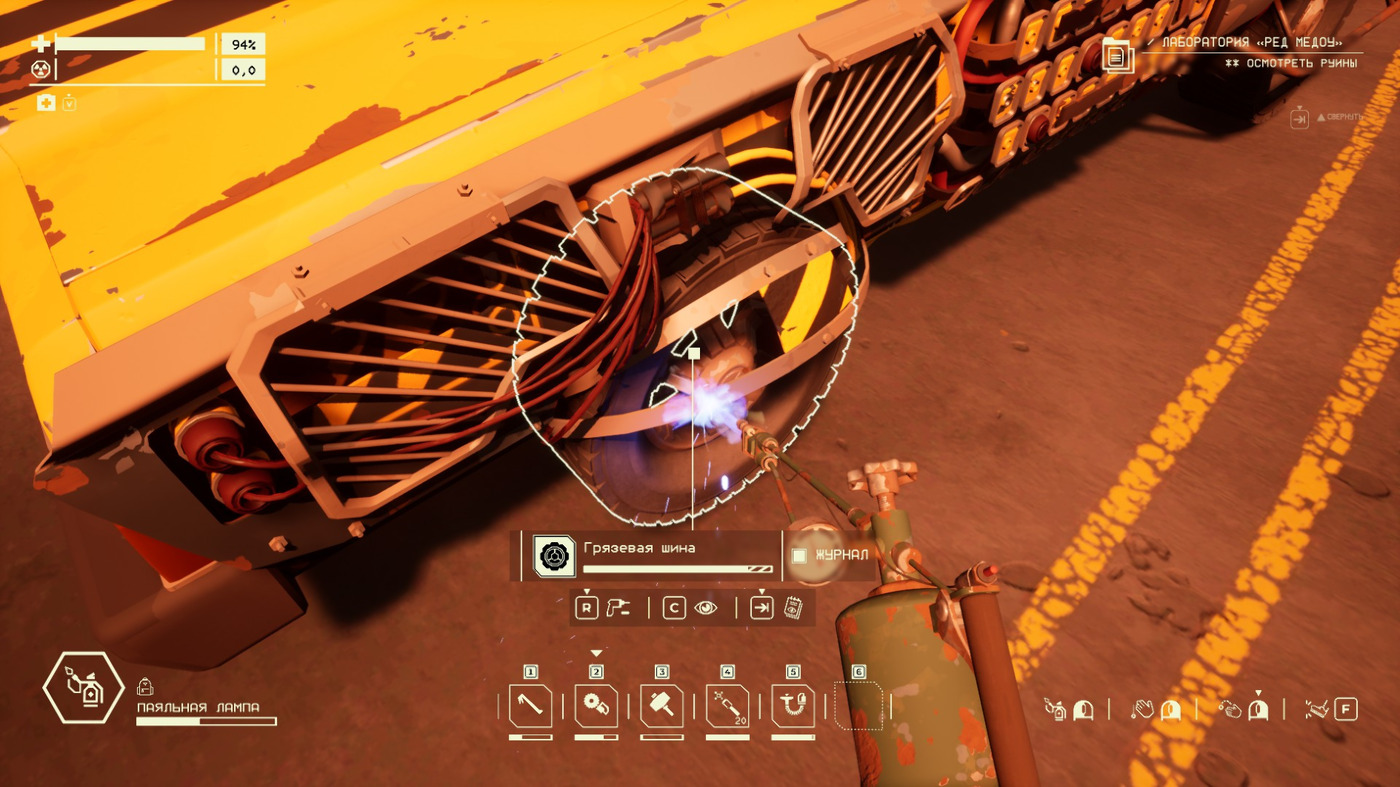The image size is (1400, 787).
Task: Open the Журнал log entry
Action: pos(830,555)
